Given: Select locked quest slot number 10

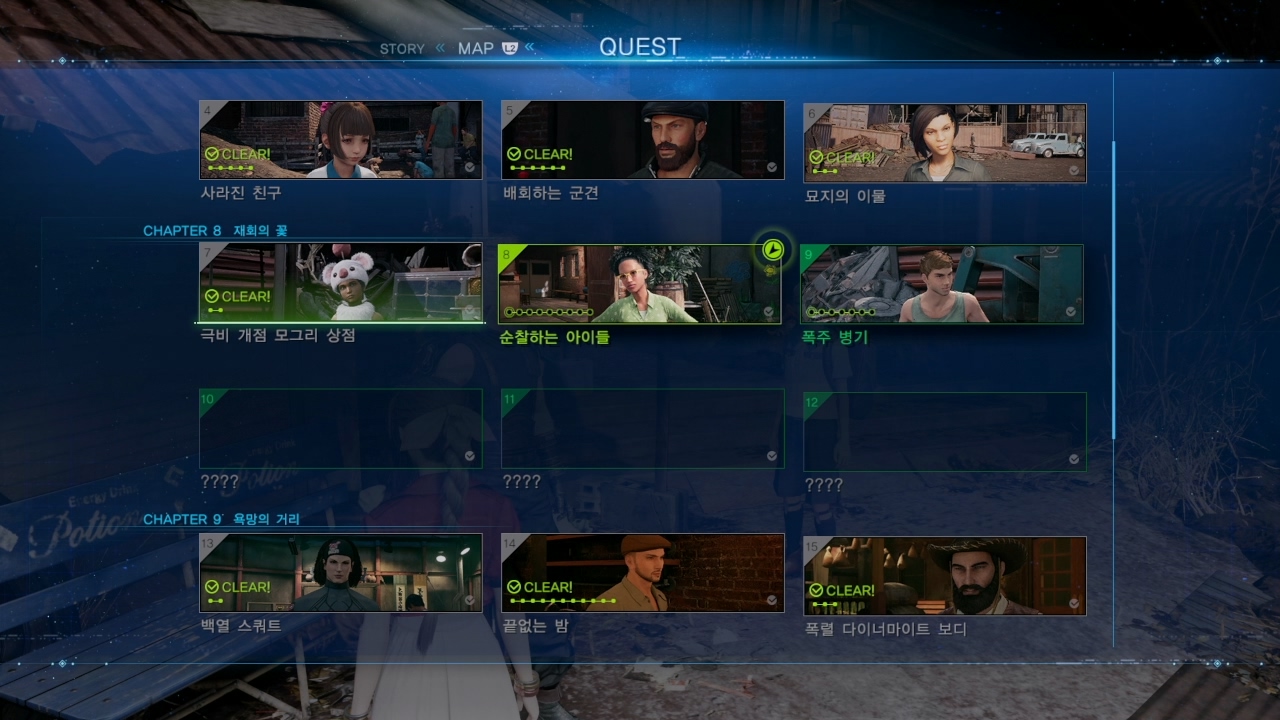Looking at the screenshot, I should [341, 429].
